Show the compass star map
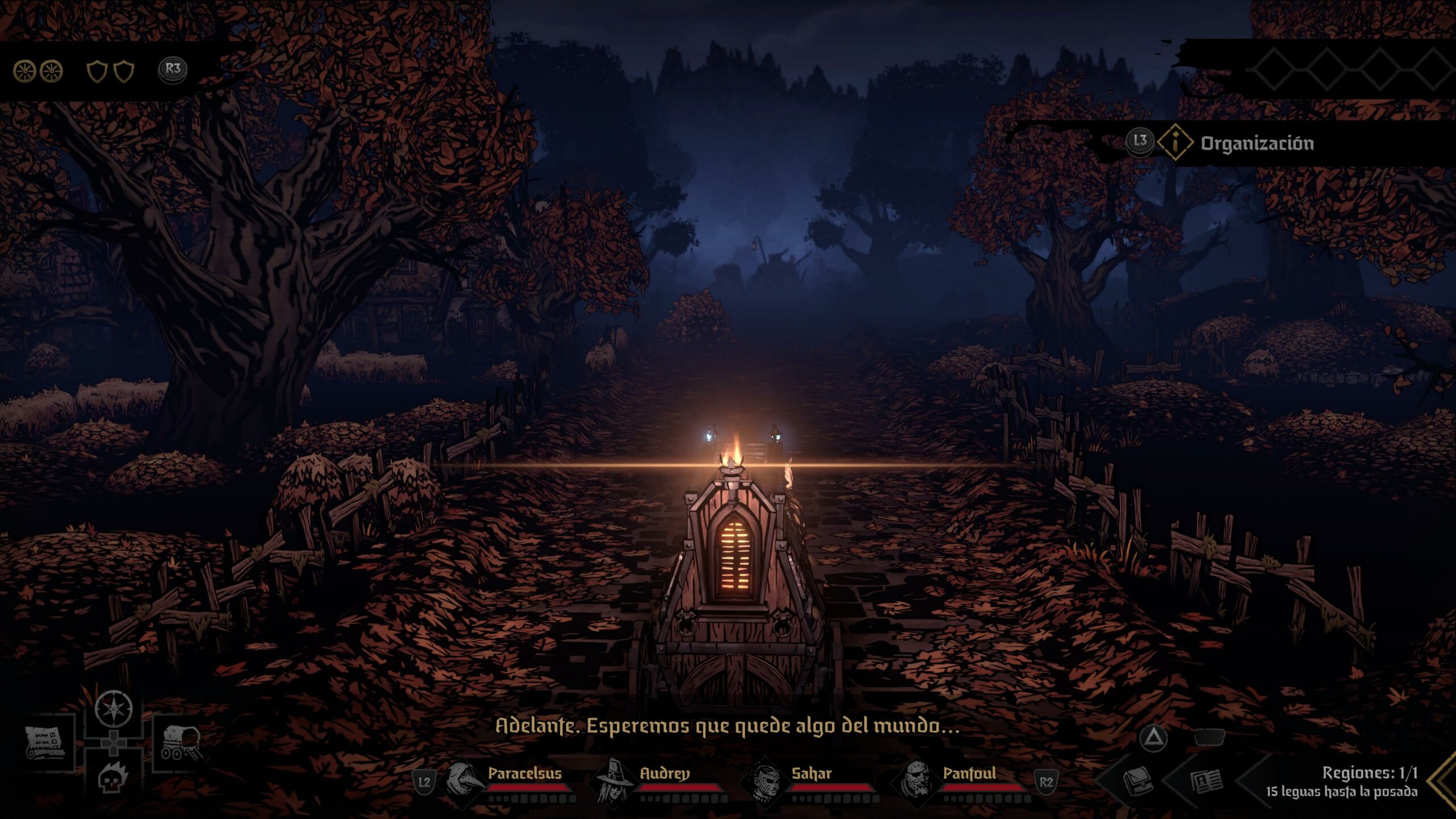 point(114,709)
